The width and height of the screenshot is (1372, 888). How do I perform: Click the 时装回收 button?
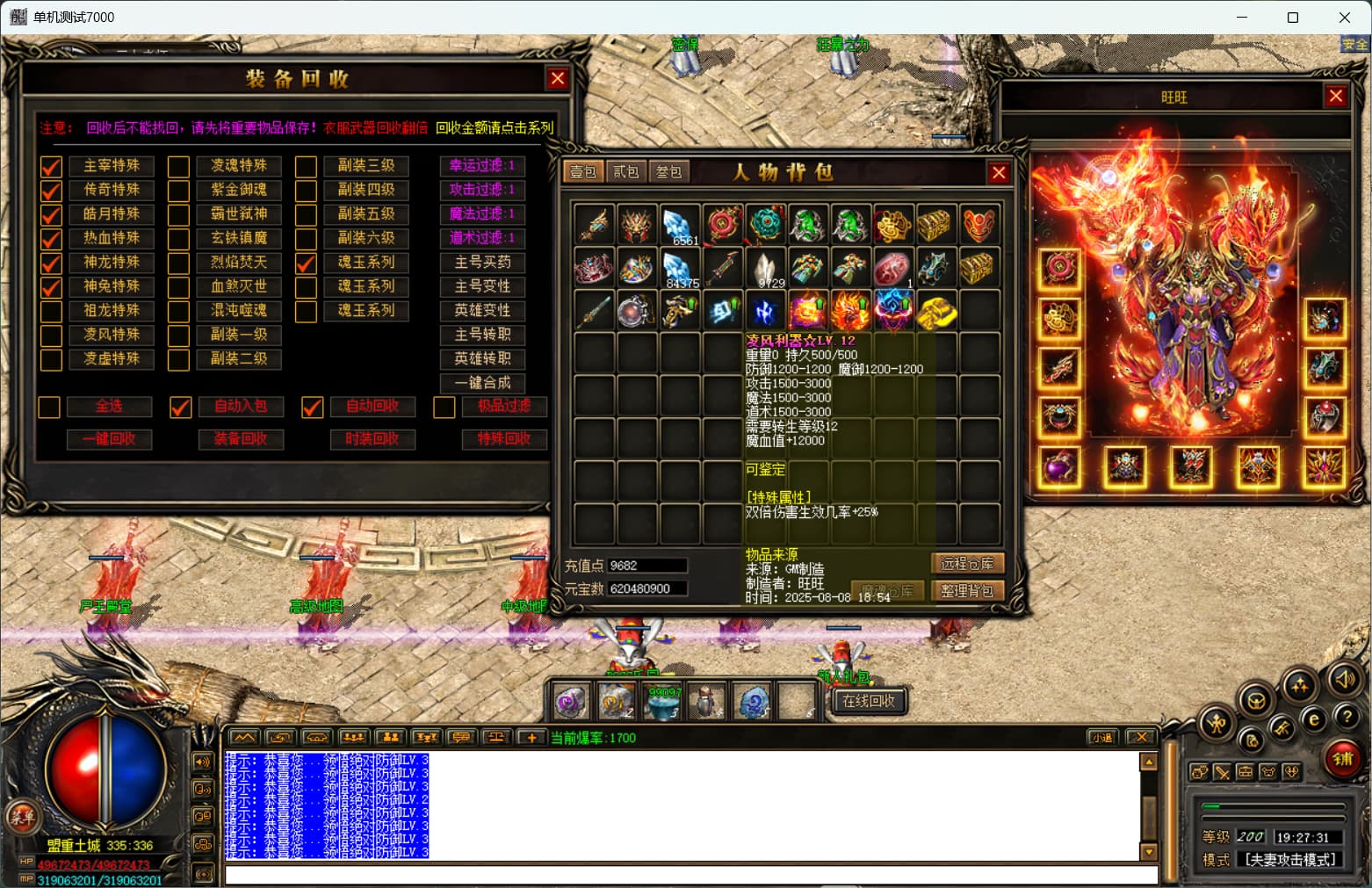[372, 439]
